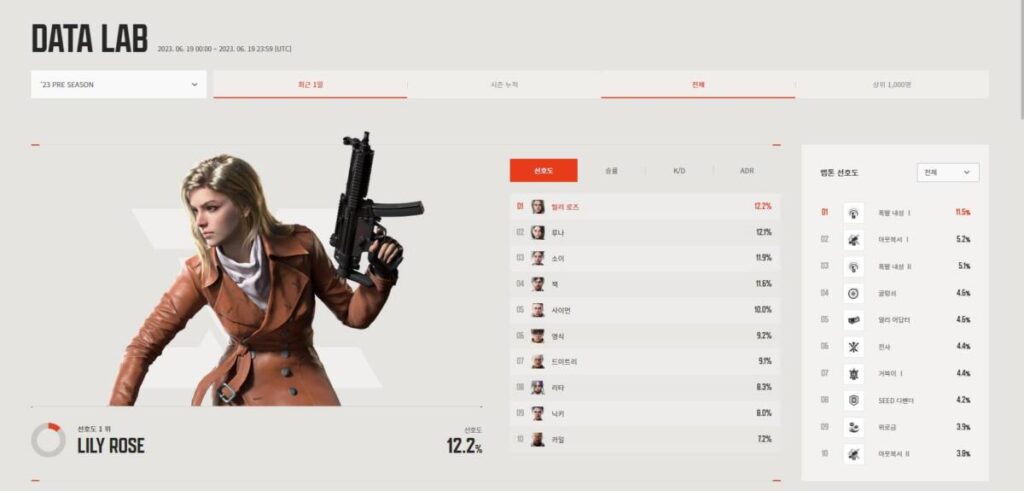Choose the rank 02 character row at 12.1%
The height and width of the screenshot is (491, 1024).
(x=645, y=233)
